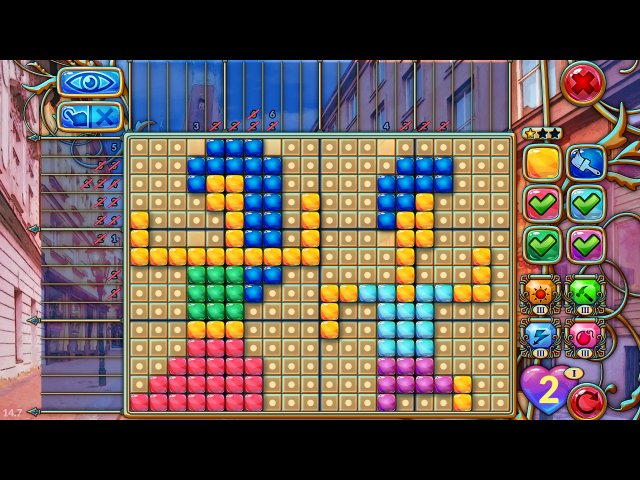
Task: Select the completed red color swatch
Action: point(543,203)
